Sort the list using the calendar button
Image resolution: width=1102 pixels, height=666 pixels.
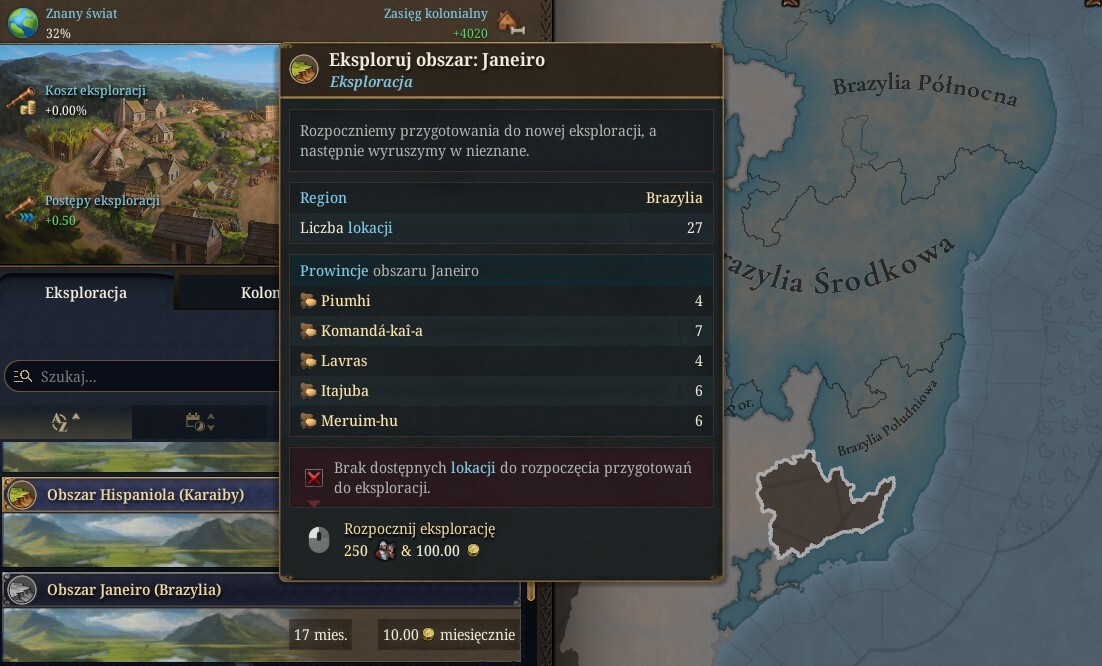200,422
